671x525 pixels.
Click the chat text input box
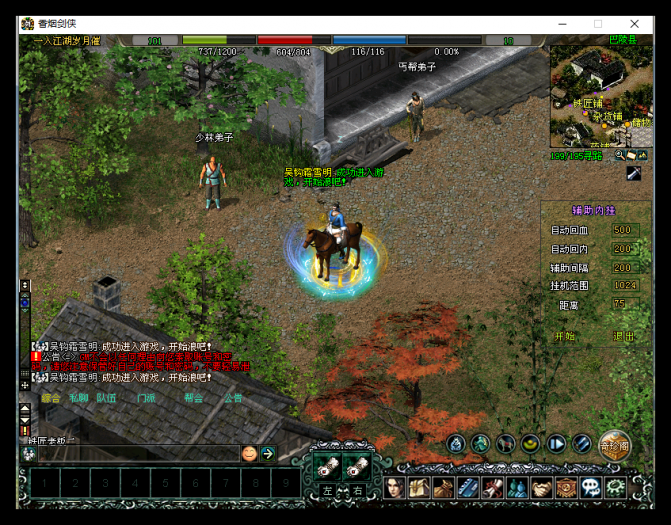(x=135, y=454)
